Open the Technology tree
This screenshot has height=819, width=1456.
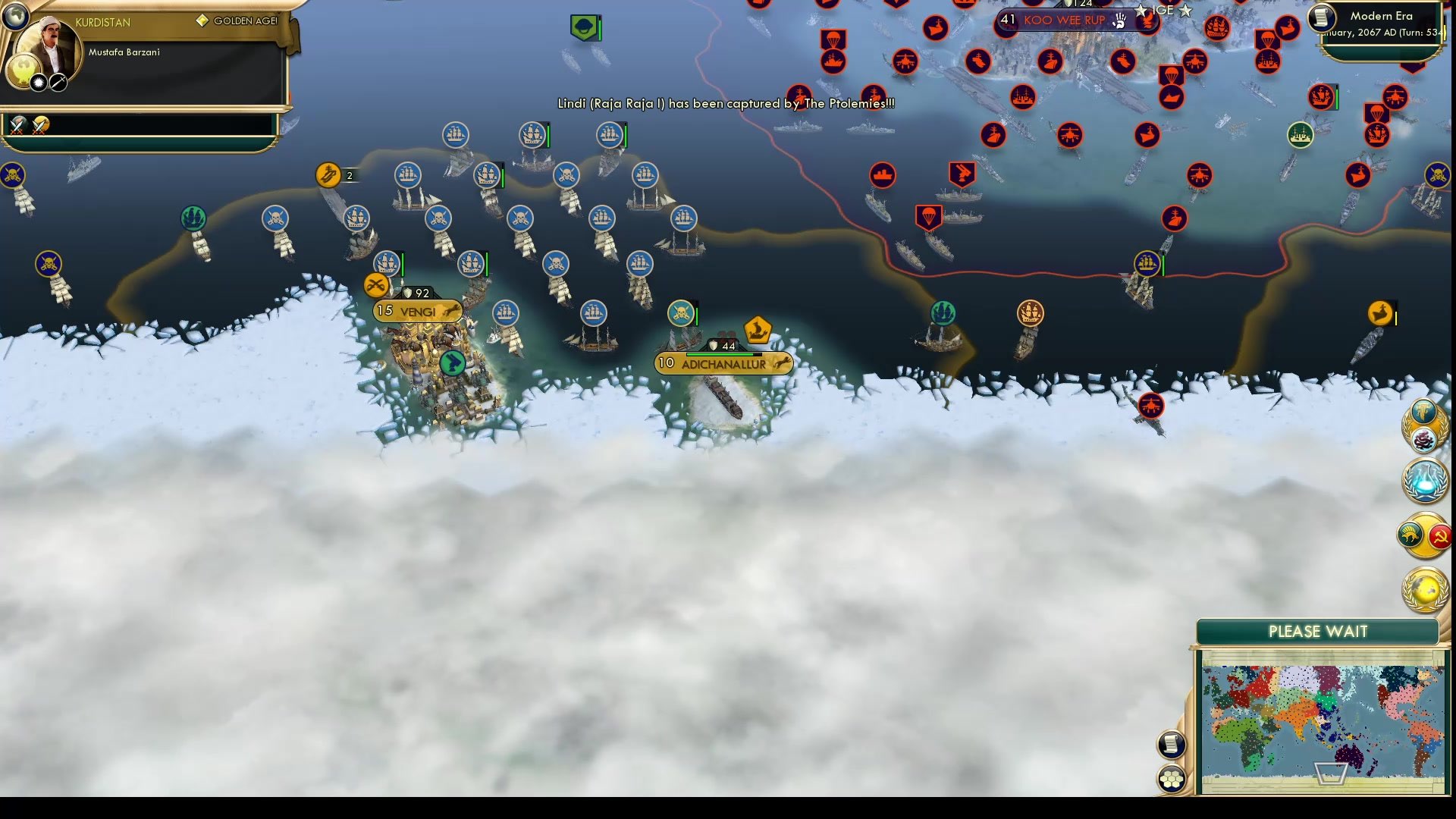pos(1425,479)
